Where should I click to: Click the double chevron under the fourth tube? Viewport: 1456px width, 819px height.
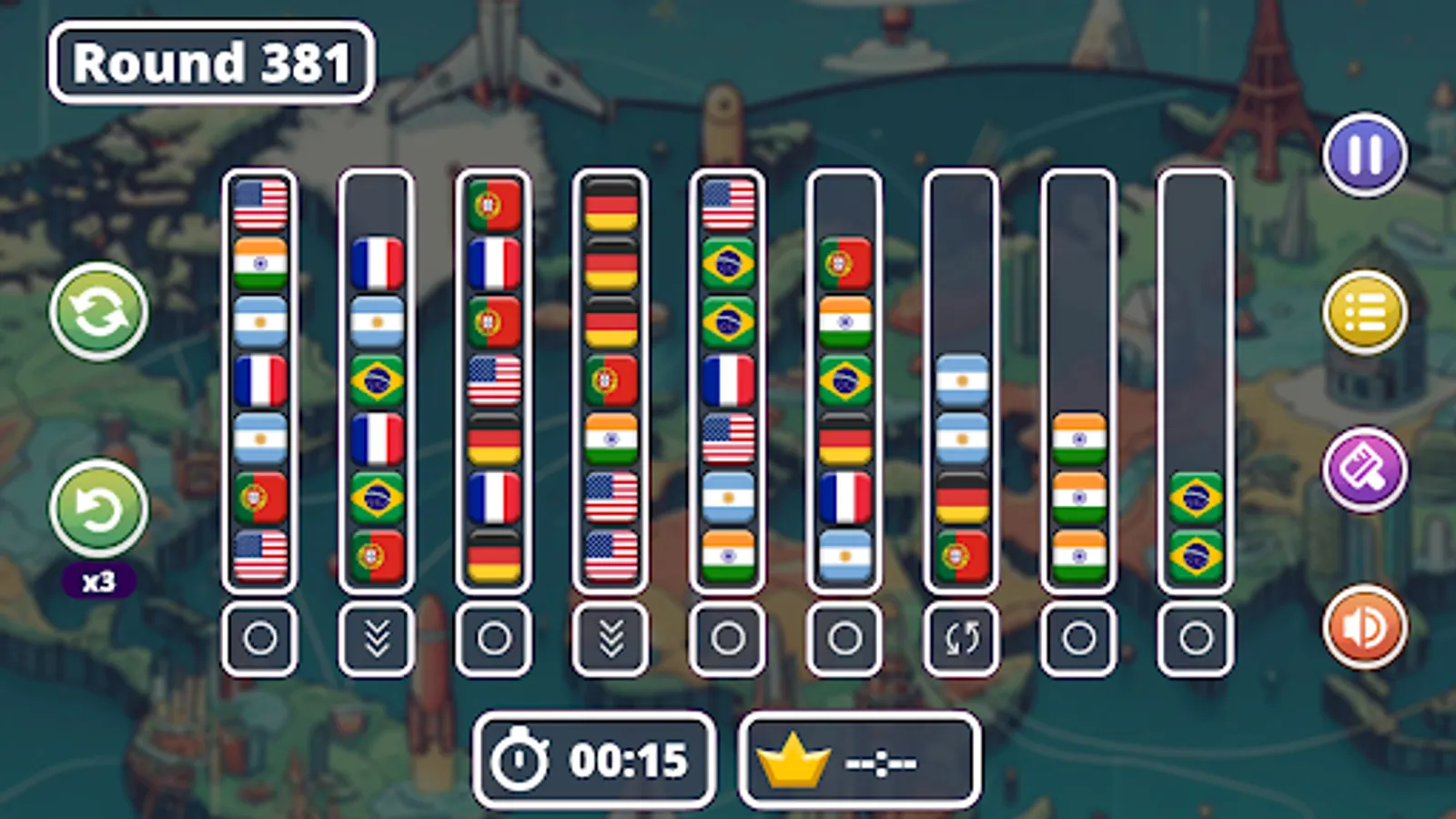point(612,637)
